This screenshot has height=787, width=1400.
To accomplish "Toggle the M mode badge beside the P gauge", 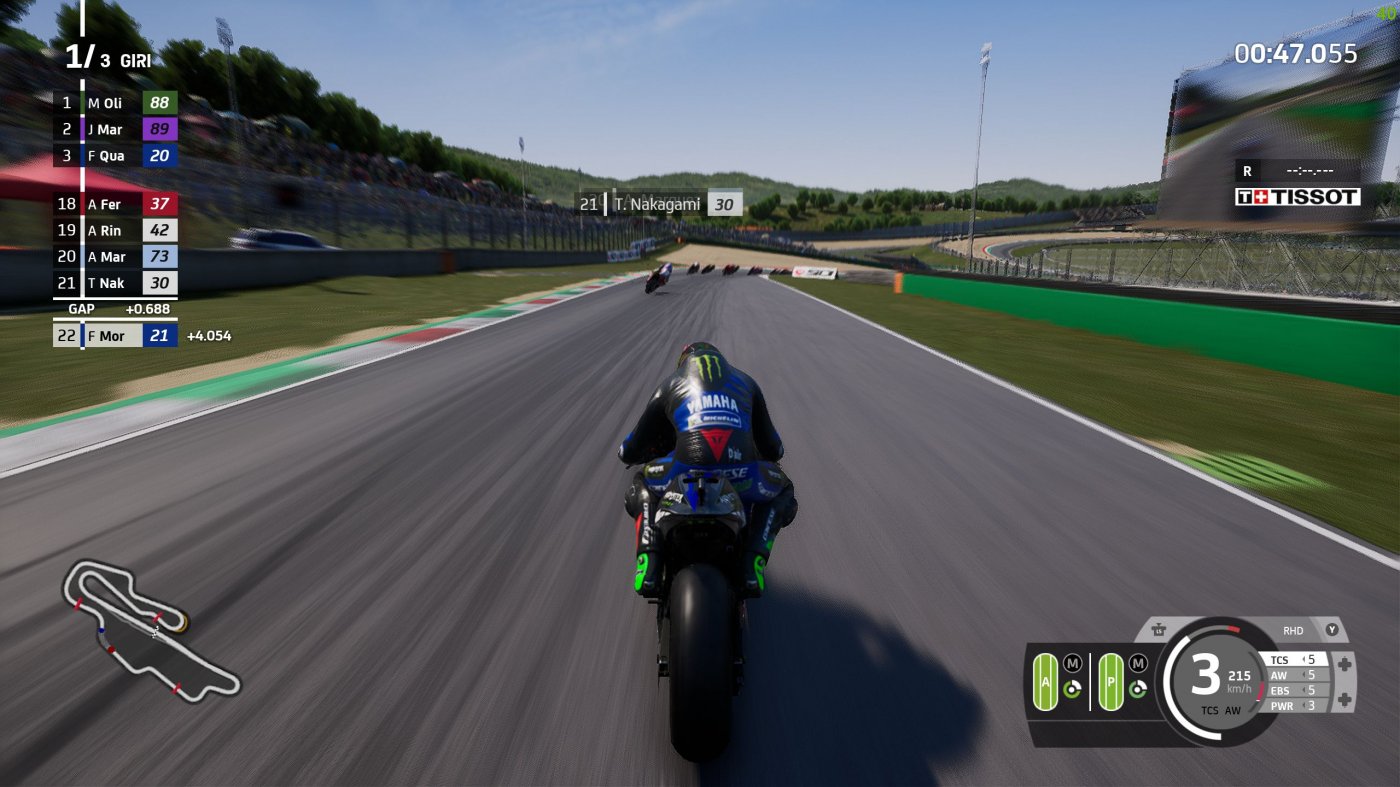I will pyautogui.click(x=1137, y=663).
